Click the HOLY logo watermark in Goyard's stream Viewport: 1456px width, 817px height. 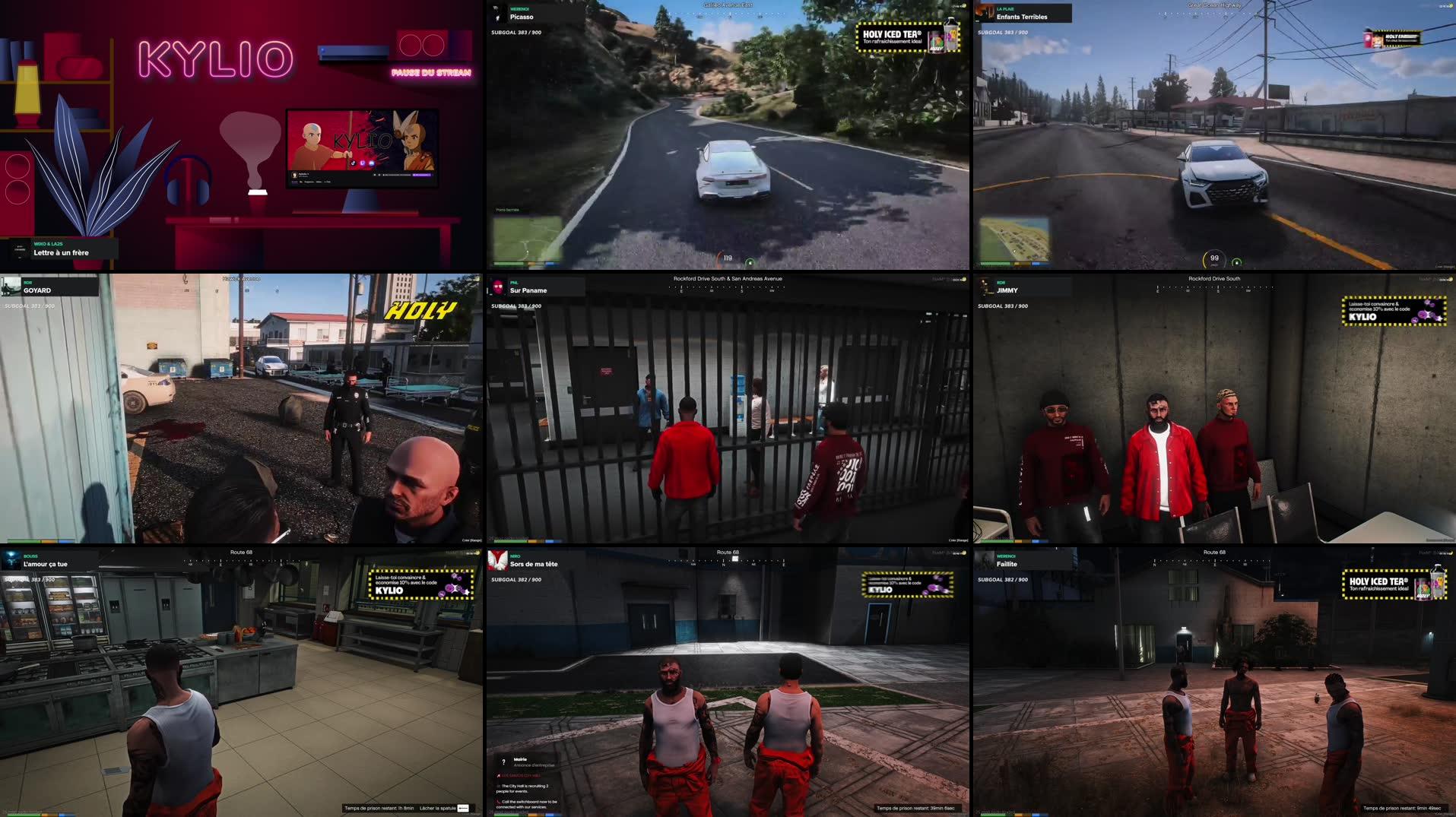coord(420,309)
